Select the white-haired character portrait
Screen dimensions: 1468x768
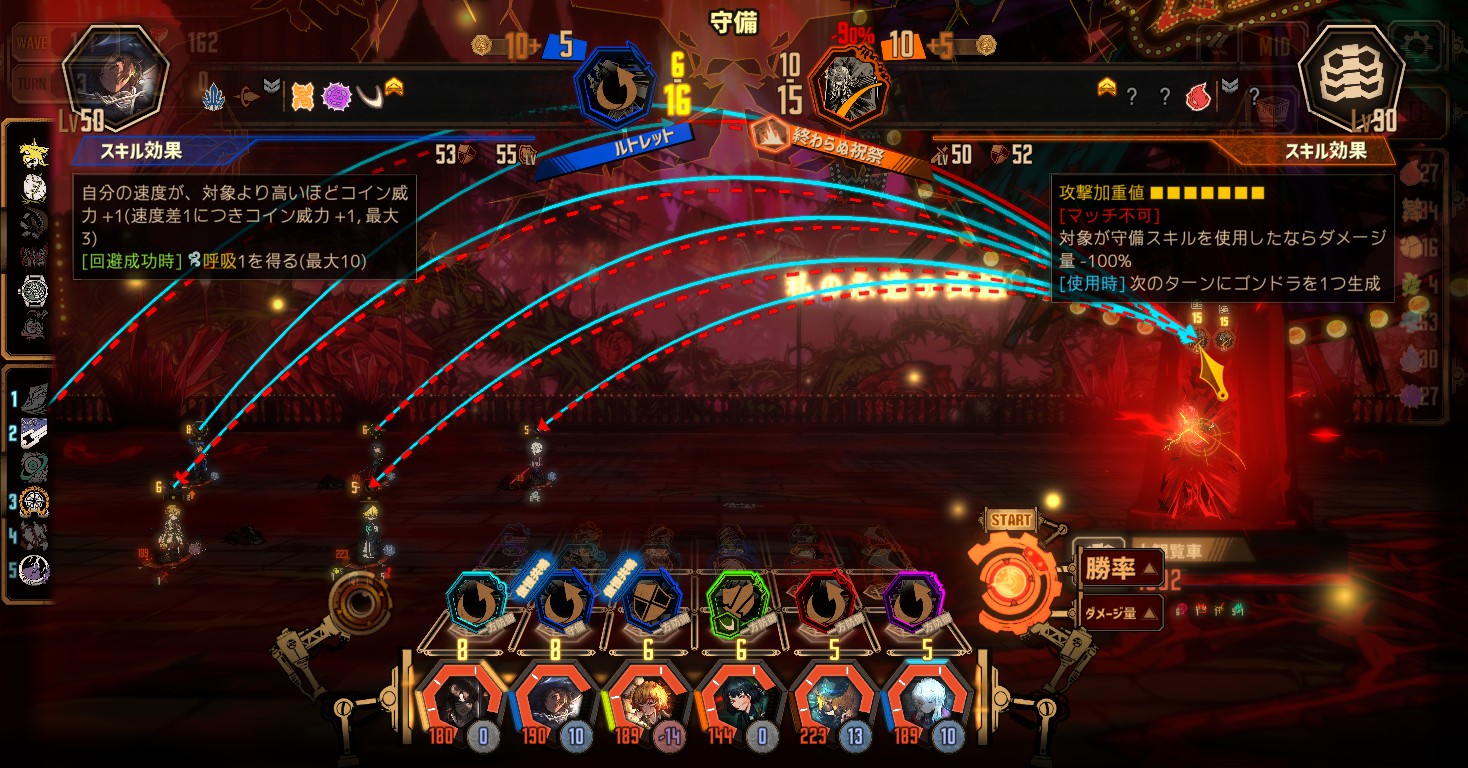pos(924,702)
